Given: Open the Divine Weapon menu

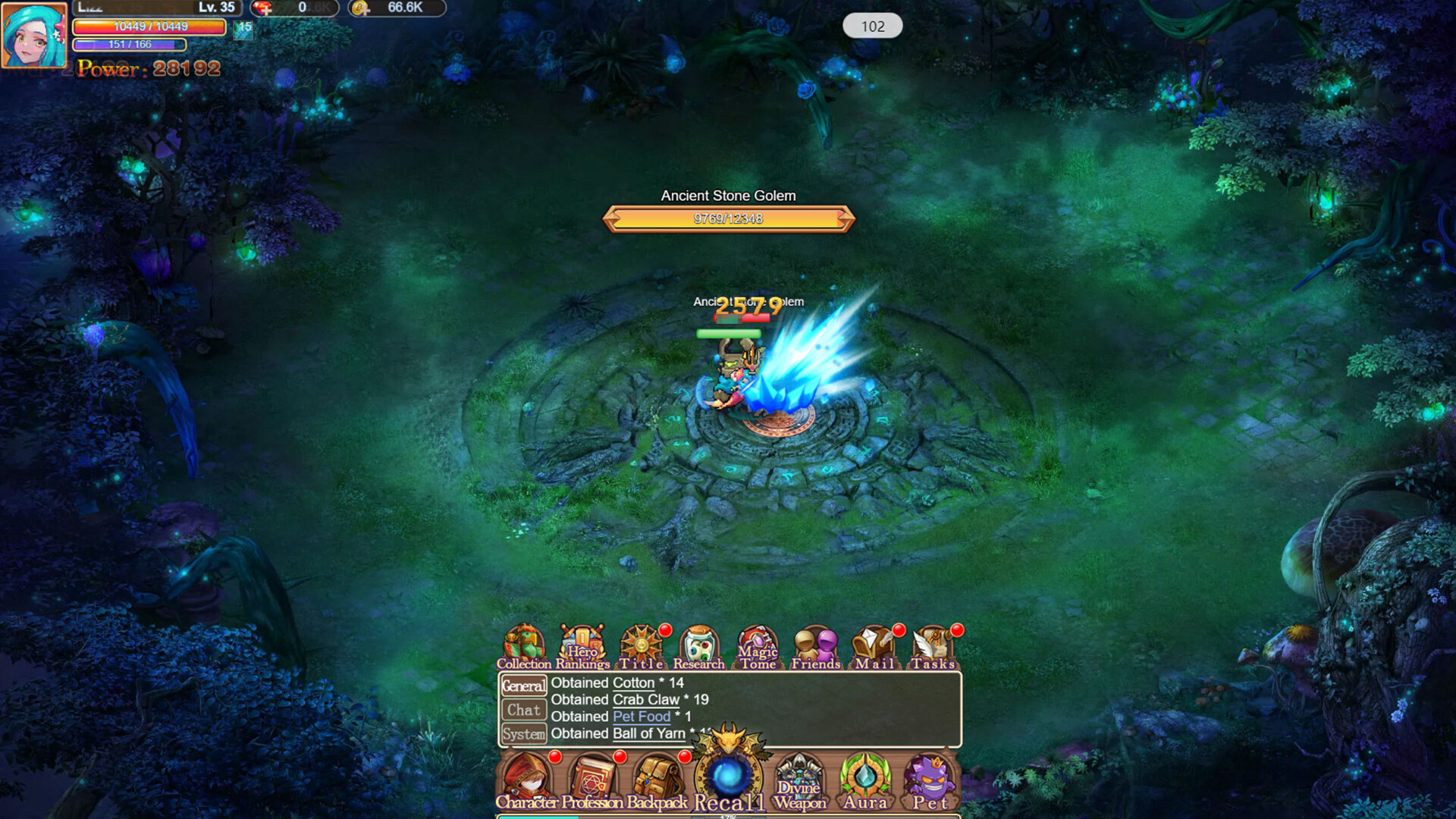Looking at the screenshot, I should pos(800,777).
